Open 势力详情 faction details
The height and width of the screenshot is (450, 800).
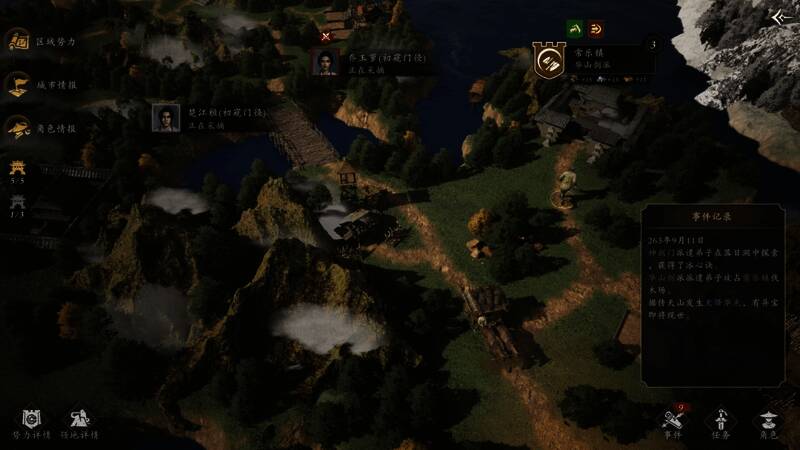[x=28, y=423]
